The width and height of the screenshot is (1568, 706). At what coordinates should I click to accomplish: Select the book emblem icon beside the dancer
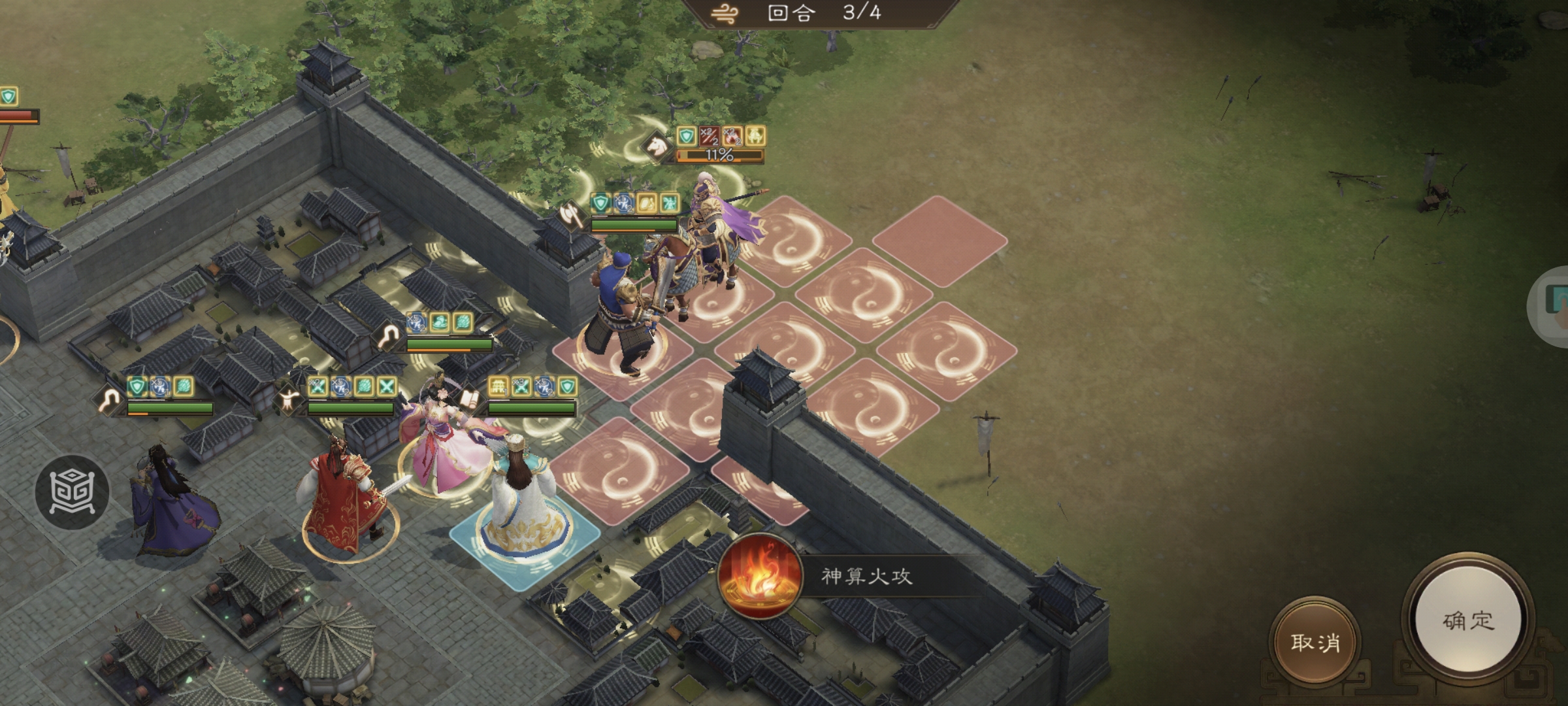[469, 400]
